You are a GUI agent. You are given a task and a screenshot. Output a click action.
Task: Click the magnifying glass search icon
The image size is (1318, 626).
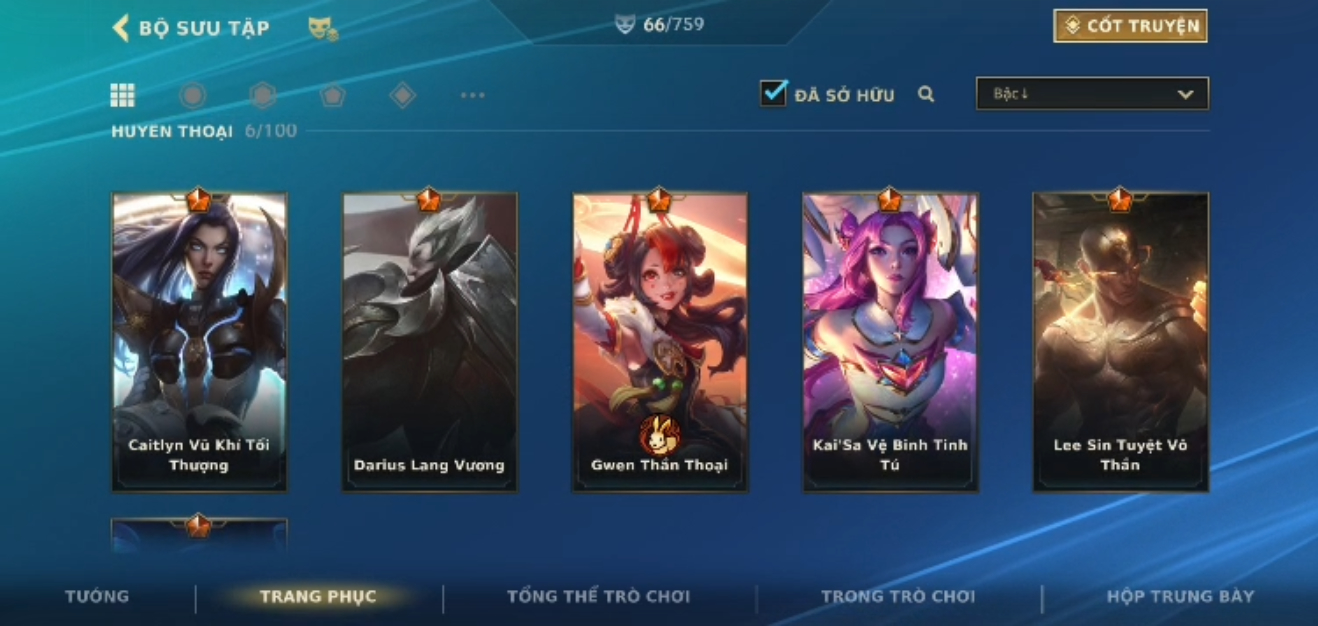926,94
